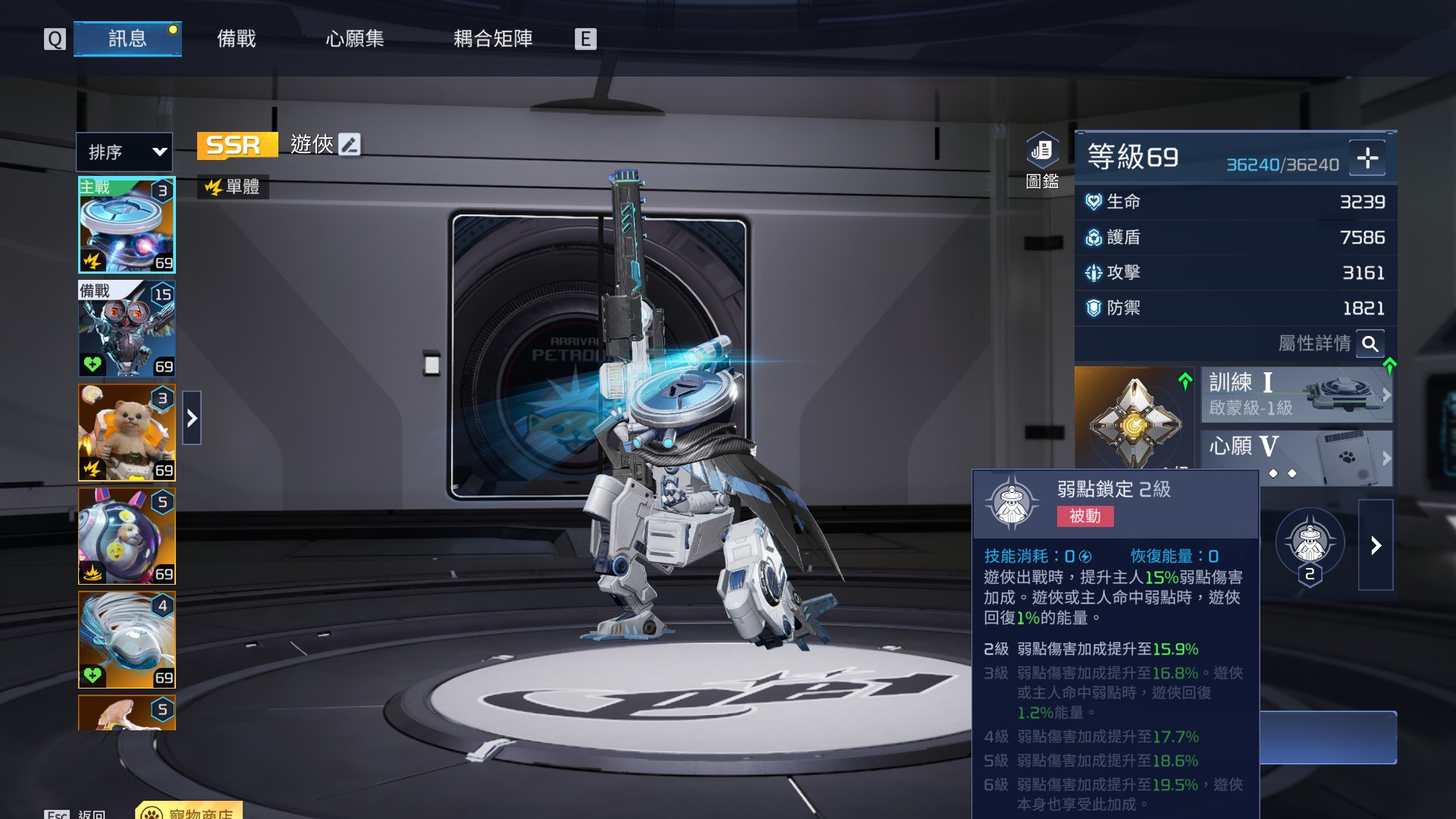Edit the pet name 遊俠
Screen dimensions: 1456x819
[350, 144]
